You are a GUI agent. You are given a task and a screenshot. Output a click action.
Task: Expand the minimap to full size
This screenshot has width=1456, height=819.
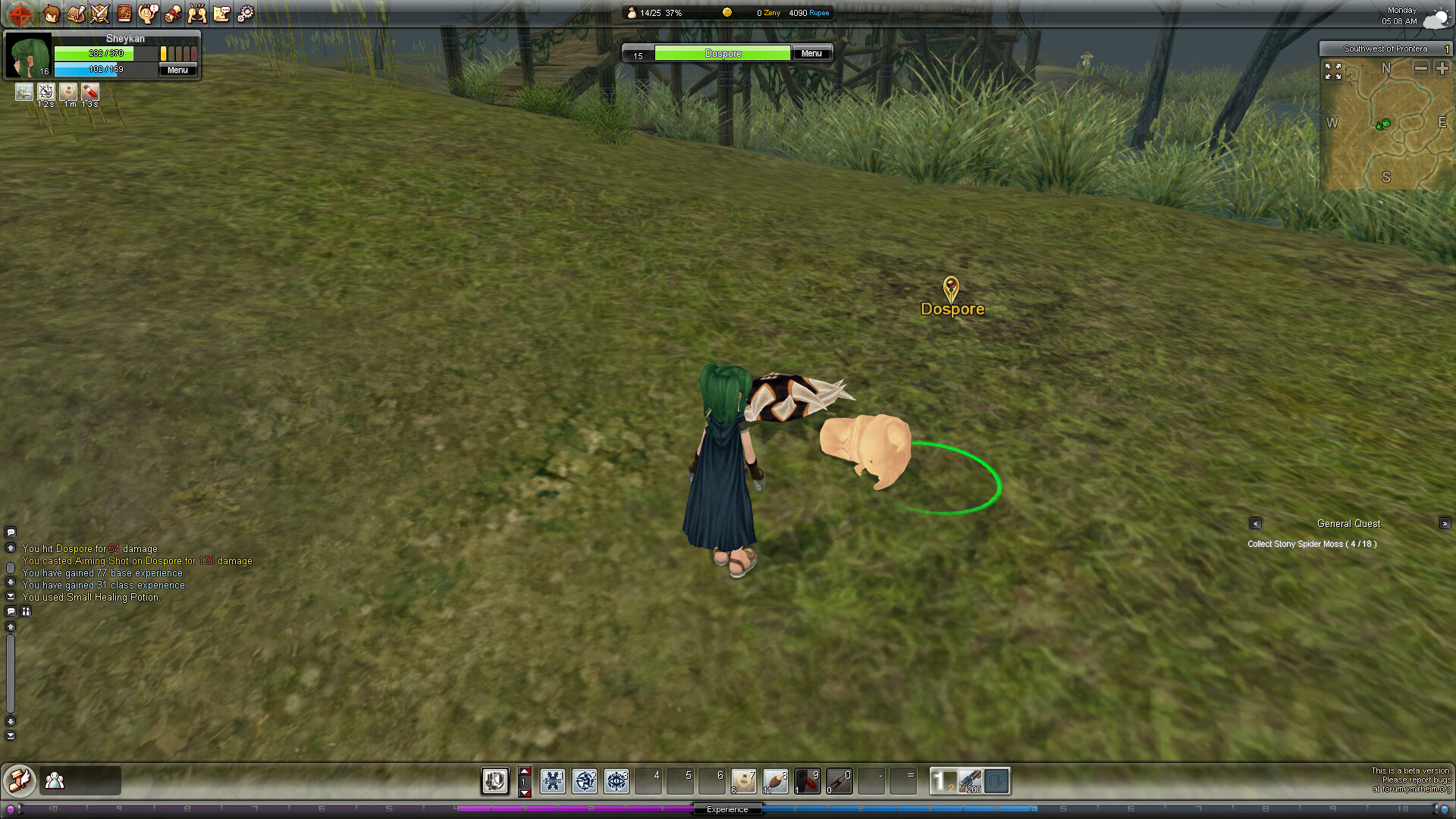(x=1333, y=71)
